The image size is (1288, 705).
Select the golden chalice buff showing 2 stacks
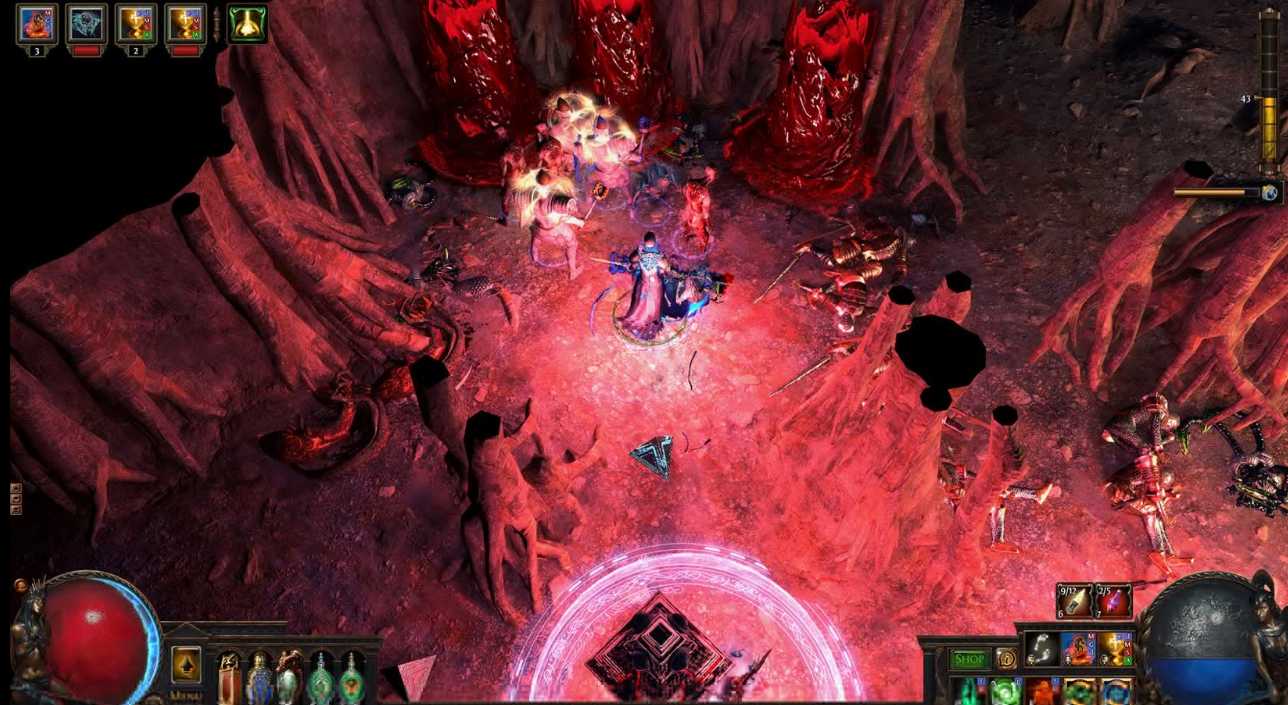(x=136, y=24)
